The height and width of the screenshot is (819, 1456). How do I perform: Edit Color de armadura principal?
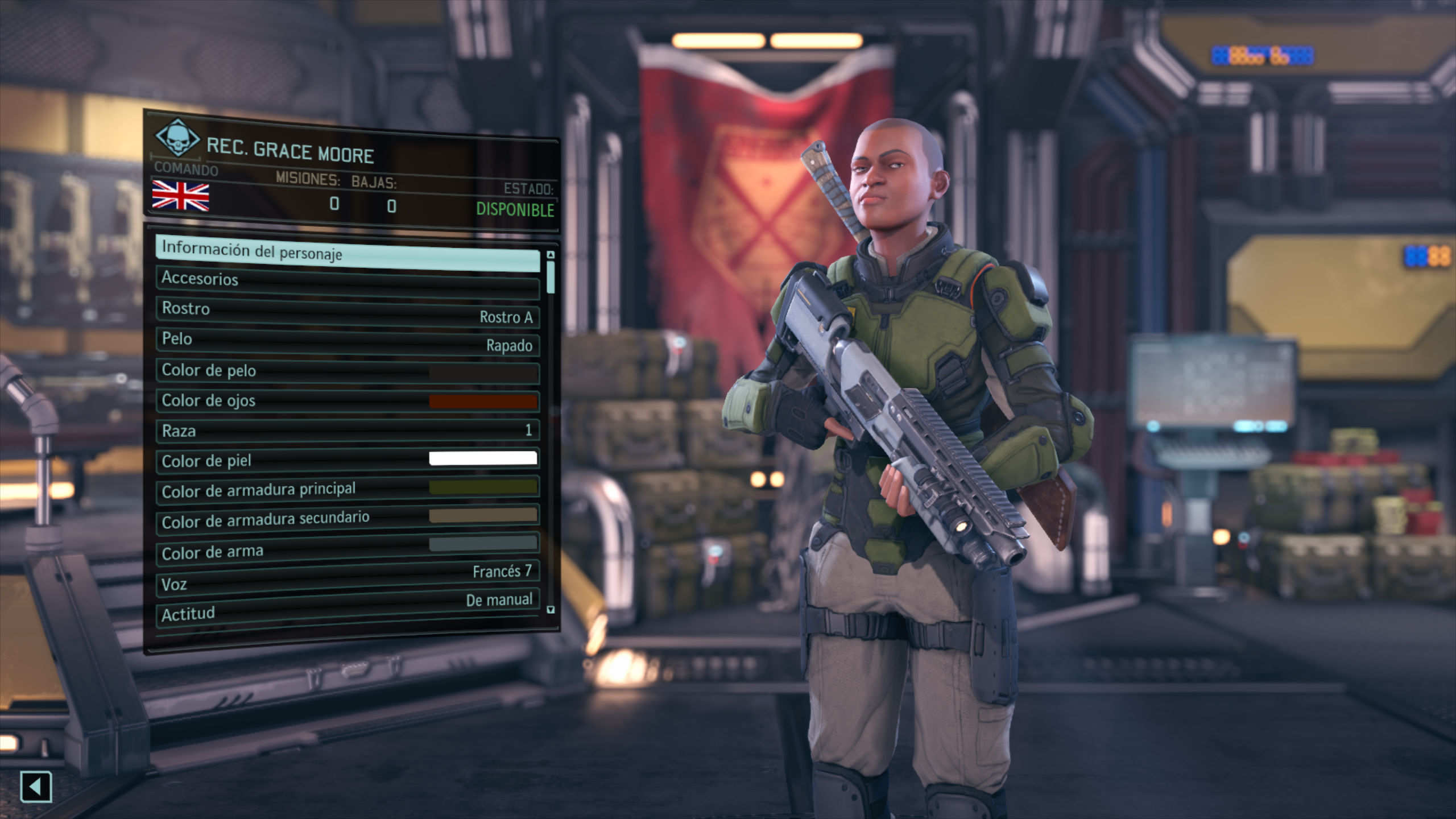click(347, 490)
